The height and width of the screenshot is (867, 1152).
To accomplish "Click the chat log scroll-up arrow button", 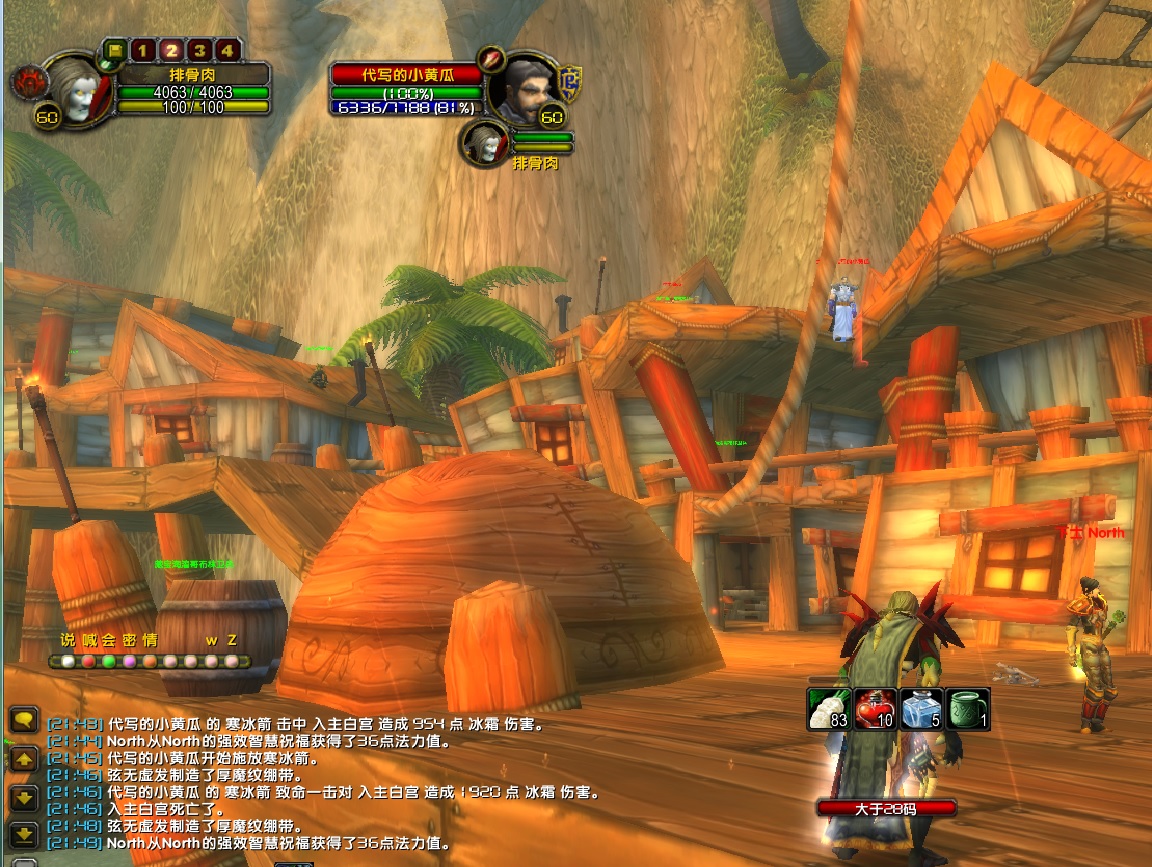I will (x=25, y=759).
